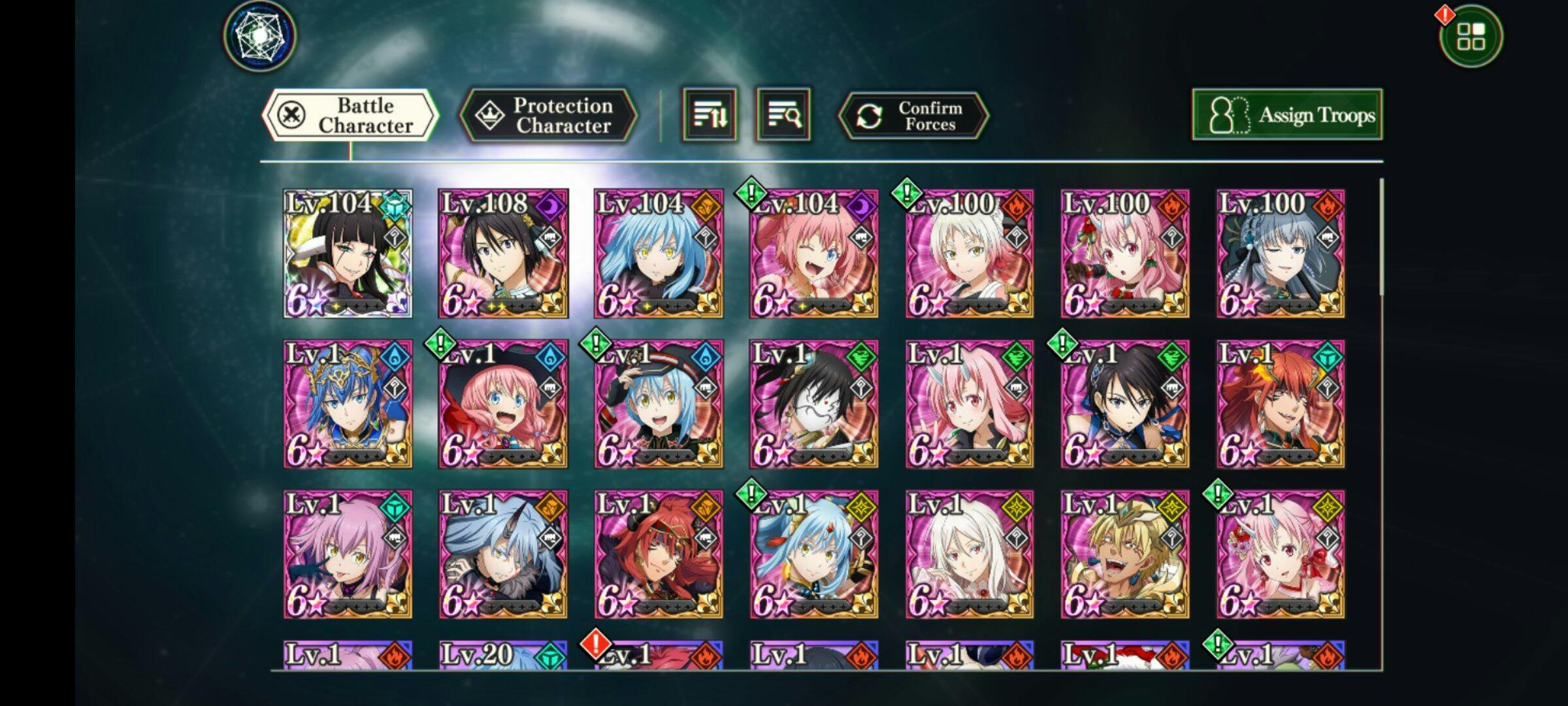Open the grid menu in the corner
Viewport: 1568px width, 706px height.
(1471, 37)
